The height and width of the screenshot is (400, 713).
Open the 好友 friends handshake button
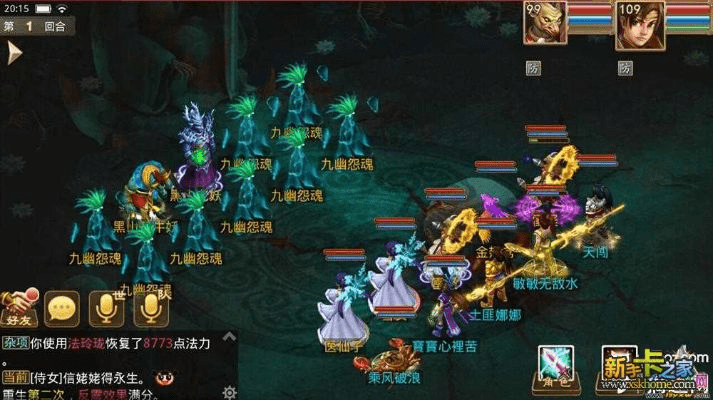(x=19, y=308)
